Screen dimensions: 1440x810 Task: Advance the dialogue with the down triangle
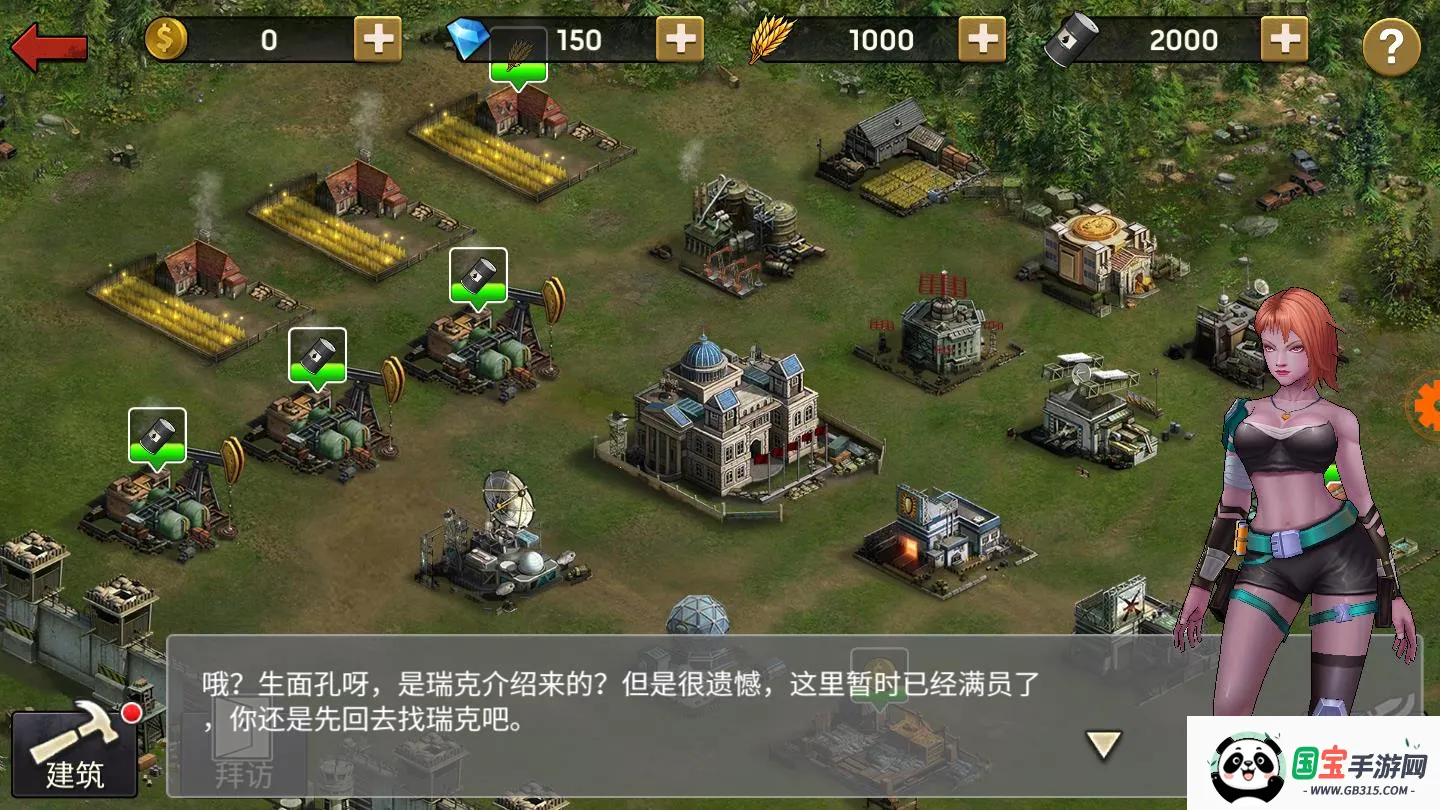(x=1103, y=744)
